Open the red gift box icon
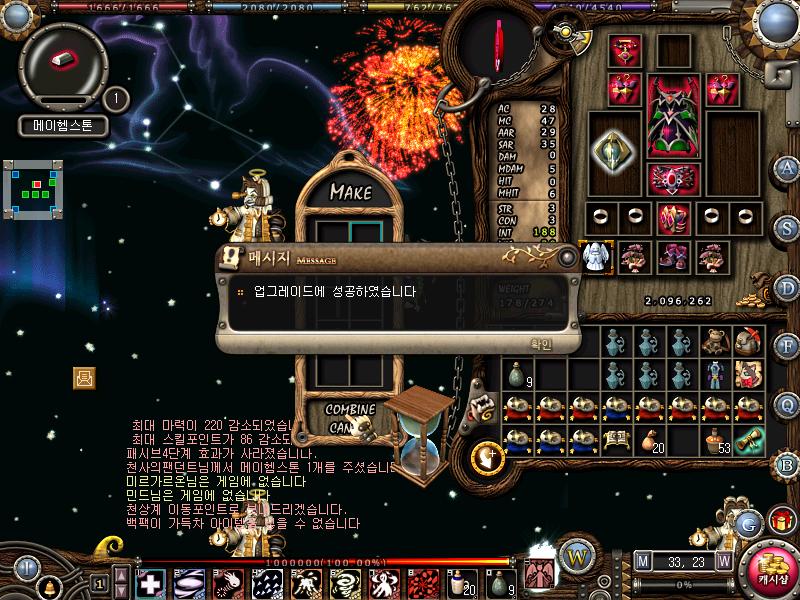800x600 pixels. click(x=781, y=520)
